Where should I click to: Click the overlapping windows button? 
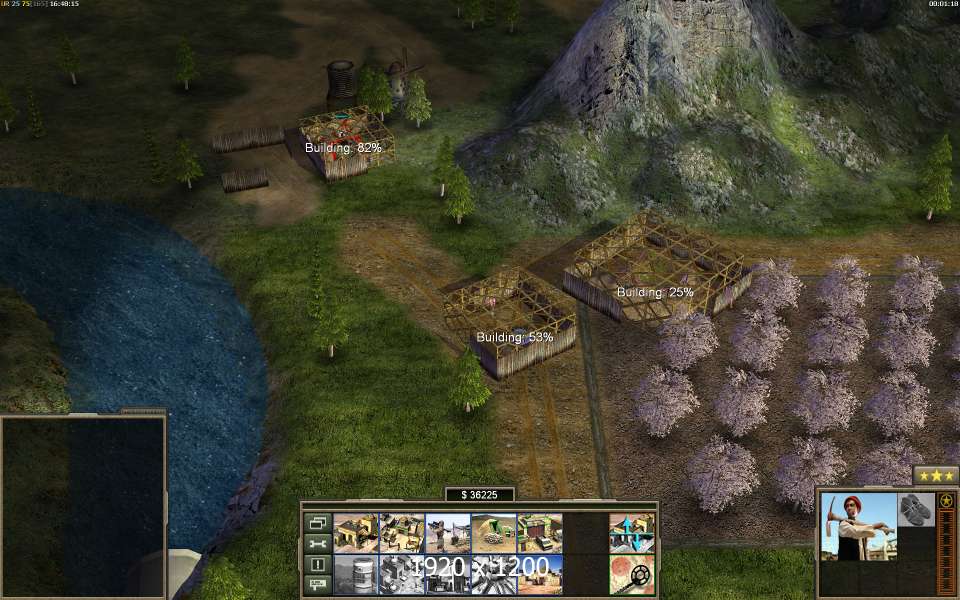(x=318, y=522)
